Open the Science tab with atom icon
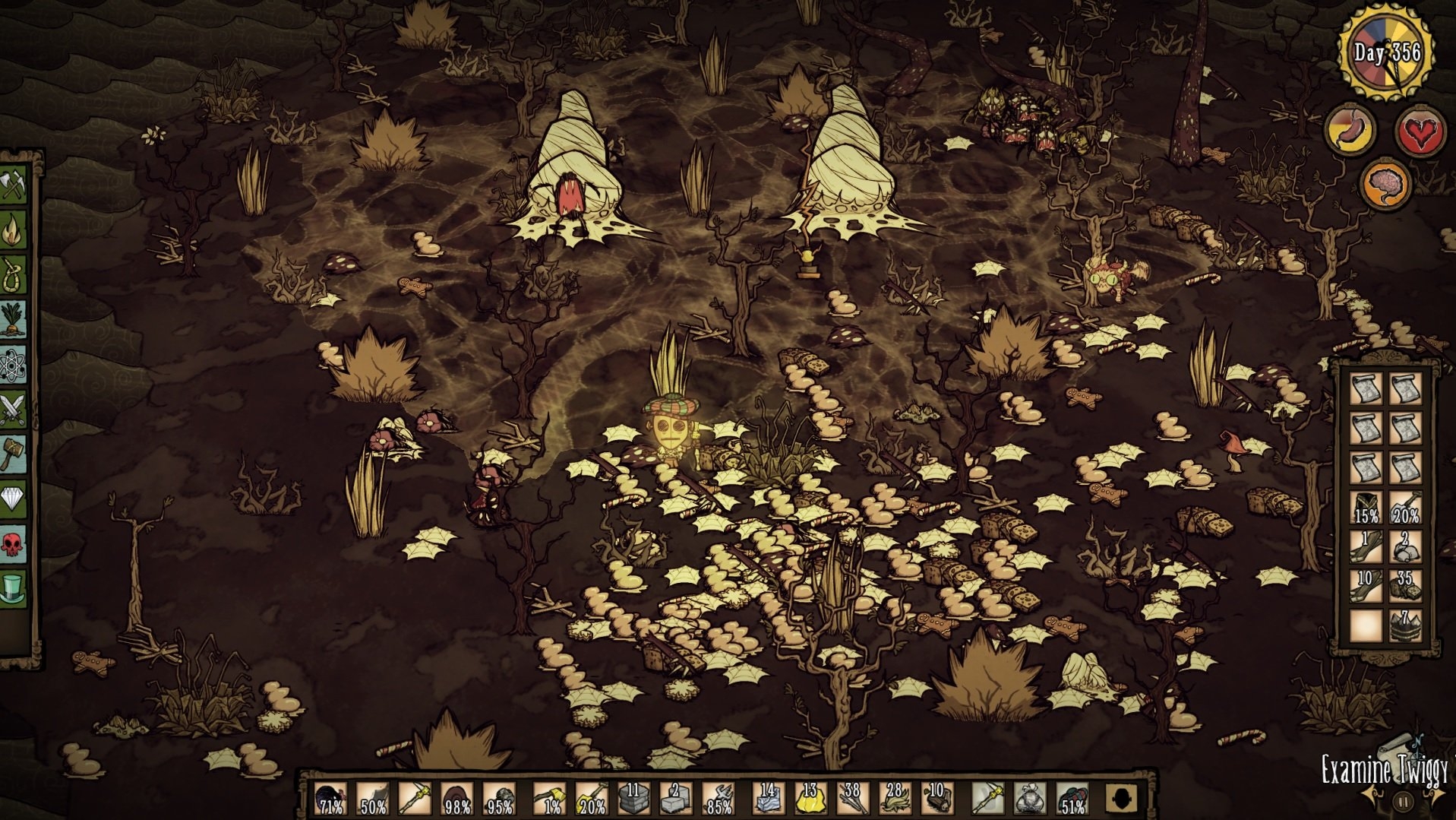The image size is (1456, 820). tap(13, 366)
